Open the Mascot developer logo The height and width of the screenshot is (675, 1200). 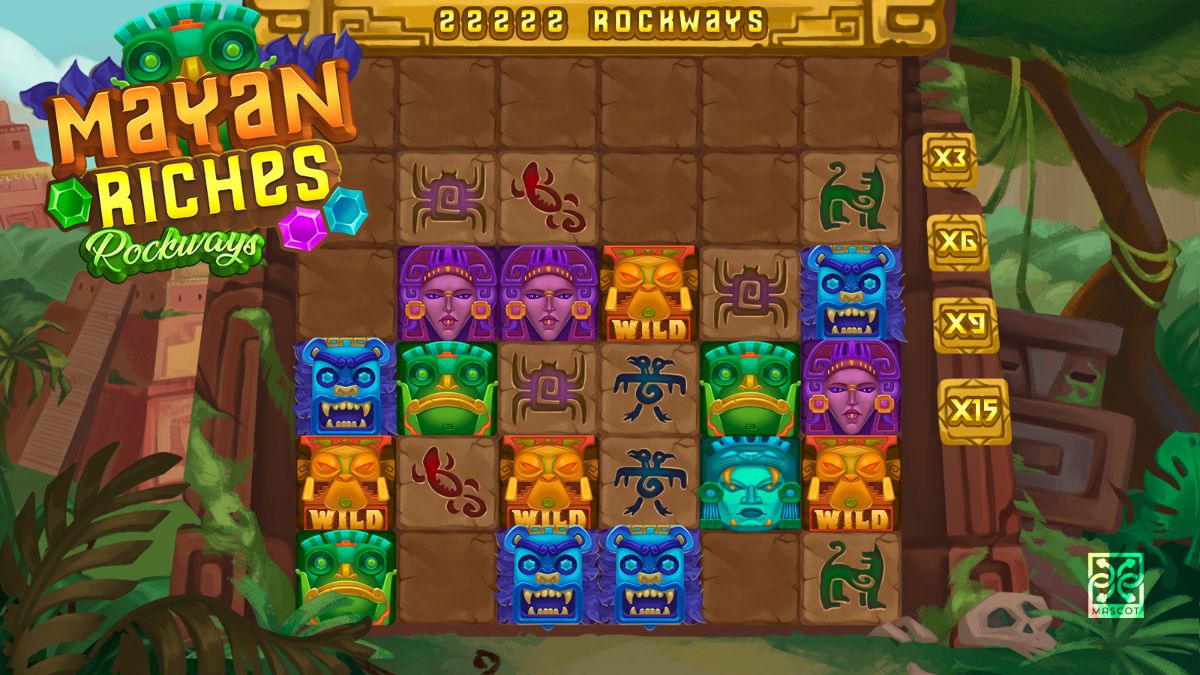[x=1115, y=583]
